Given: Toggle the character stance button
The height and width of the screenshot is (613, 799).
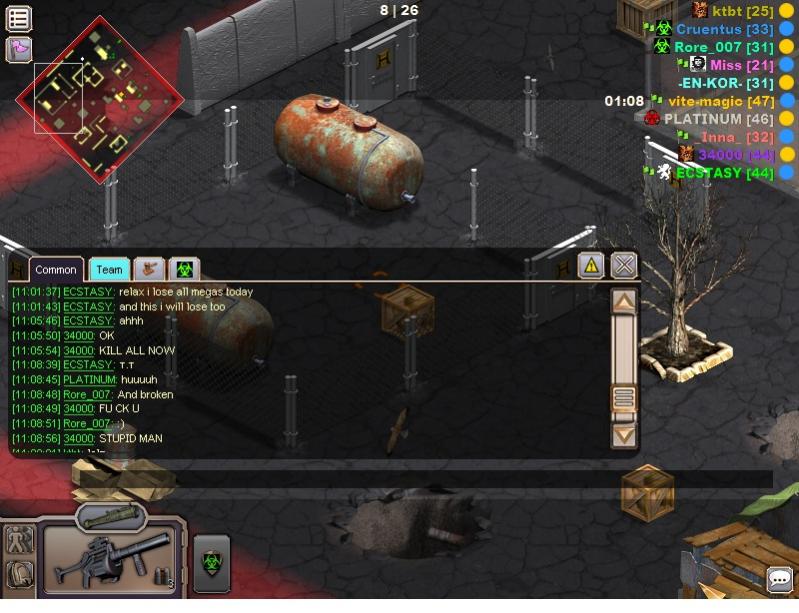Looking at the screenshot, I should coord(20,540).
